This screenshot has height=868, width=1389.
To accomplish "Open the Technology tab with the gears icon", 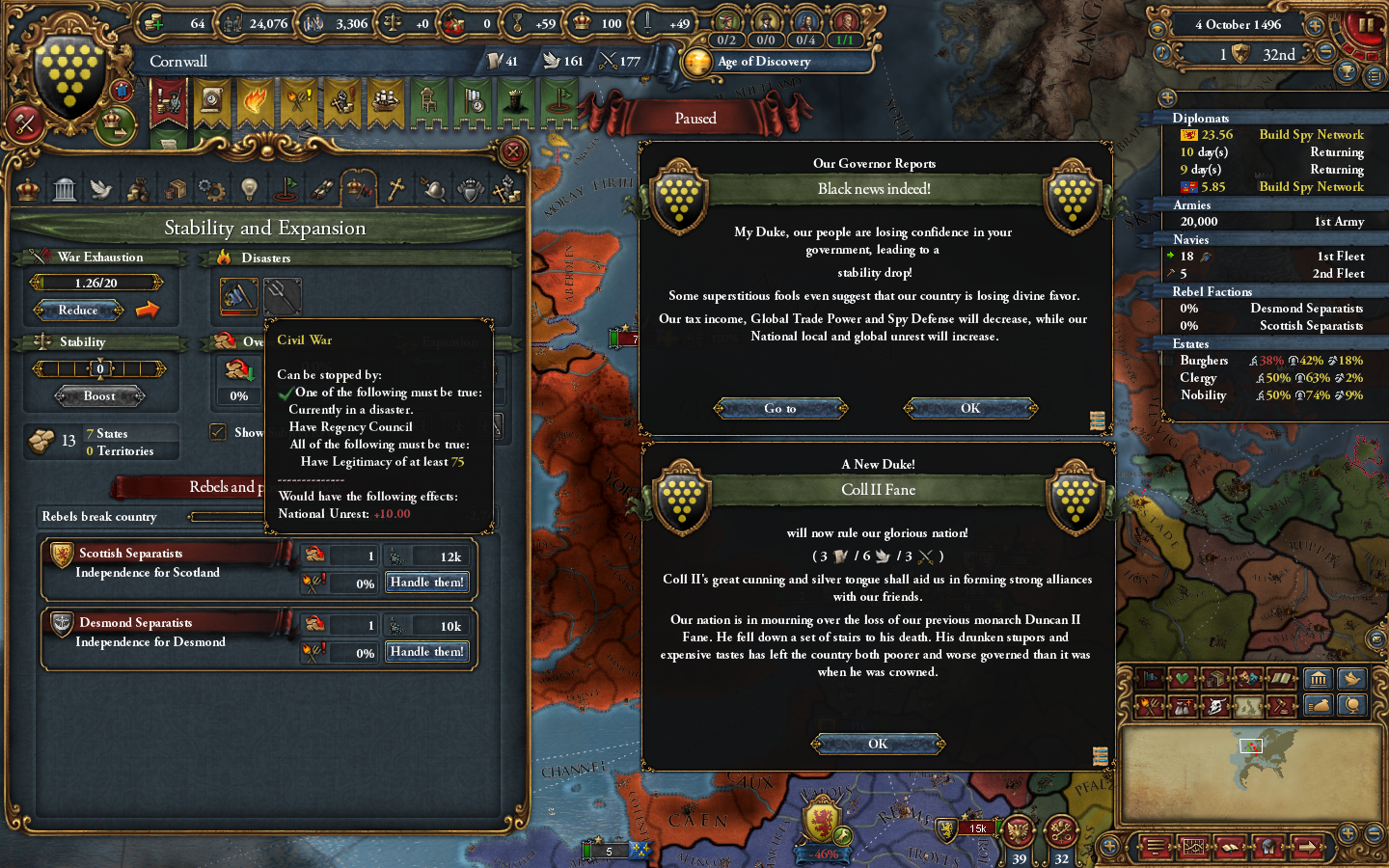I will pyautogui.click(x=212, y=189).
